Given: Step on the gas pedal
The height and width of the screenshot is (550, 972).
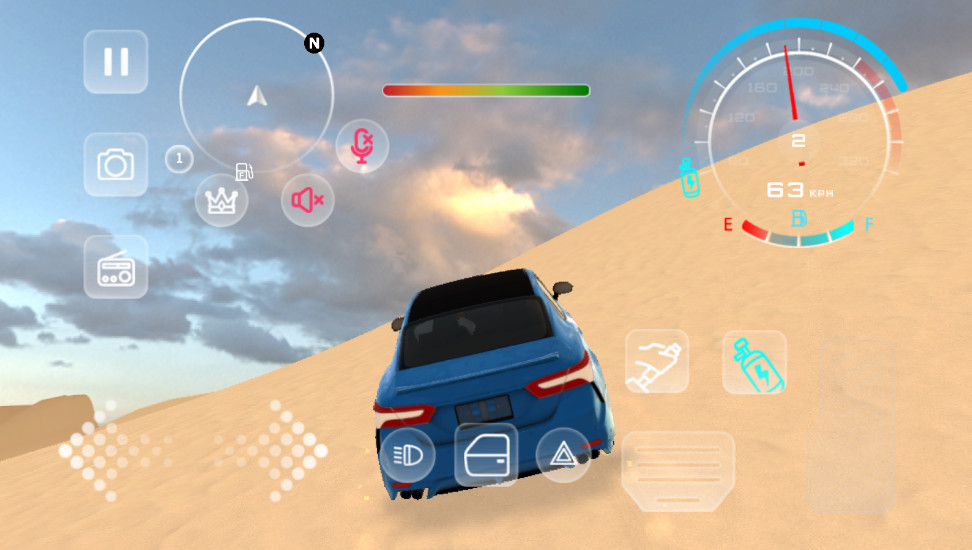Looking at the screenshot, I should click(851, 425).
